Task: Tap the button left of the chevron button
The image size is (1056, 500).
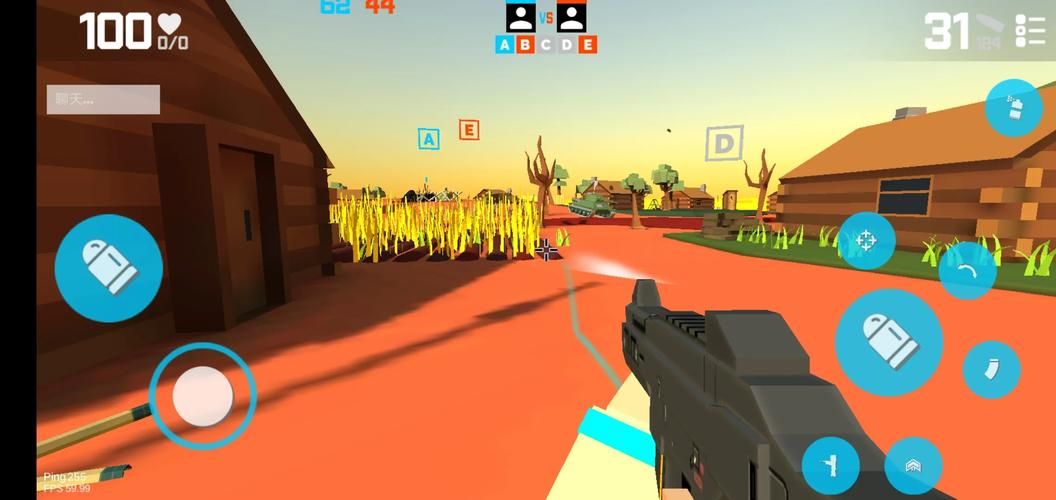Action: click(x=830, y=465)
